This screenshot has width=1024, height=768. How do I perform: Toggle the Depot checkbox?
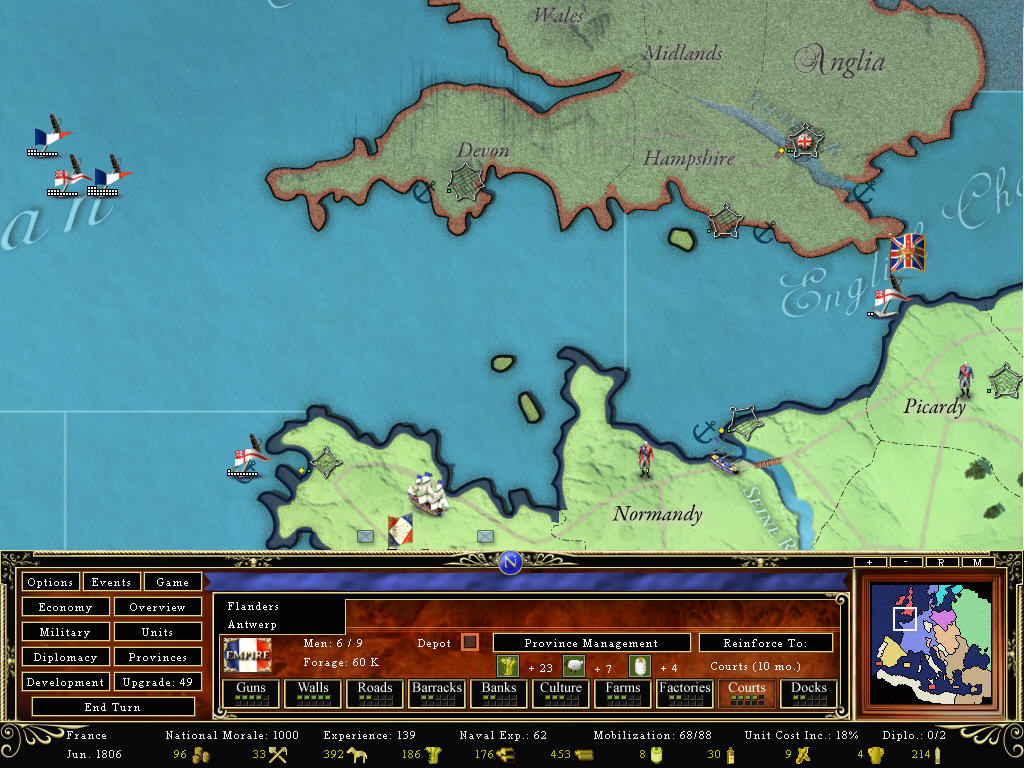pos(470,642)
